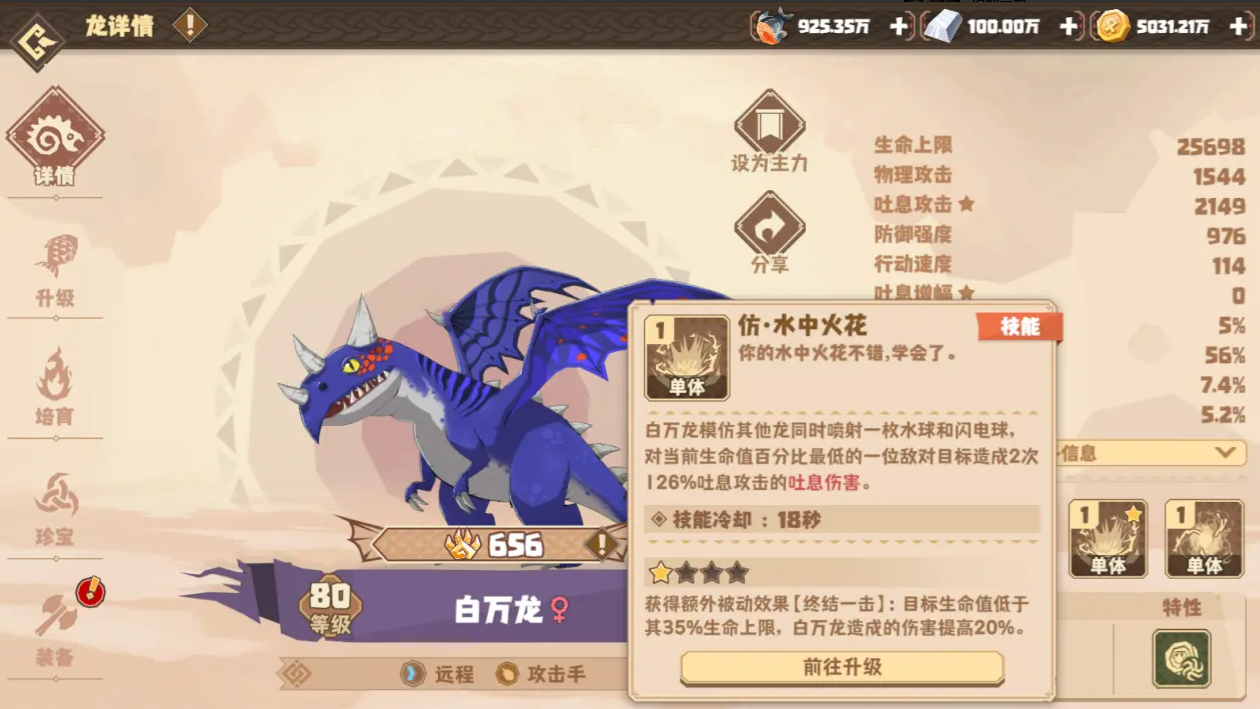Select the starred 单体 skill icon
Image resolution: width=1260 pixels, height=709 pixels.
tap(1108, 539)
